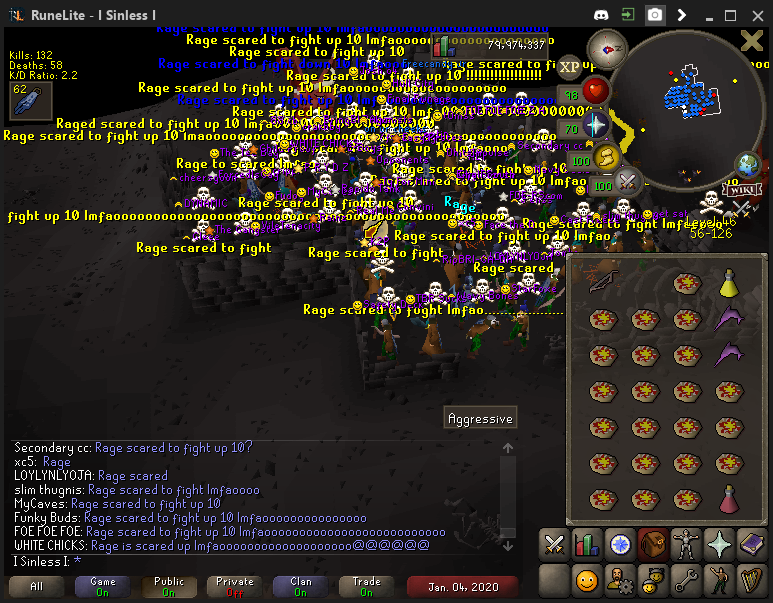The height and width of the screenshot is (603, 773).
Task: Click the compass to face north
Action: click(x=607, y=47)
